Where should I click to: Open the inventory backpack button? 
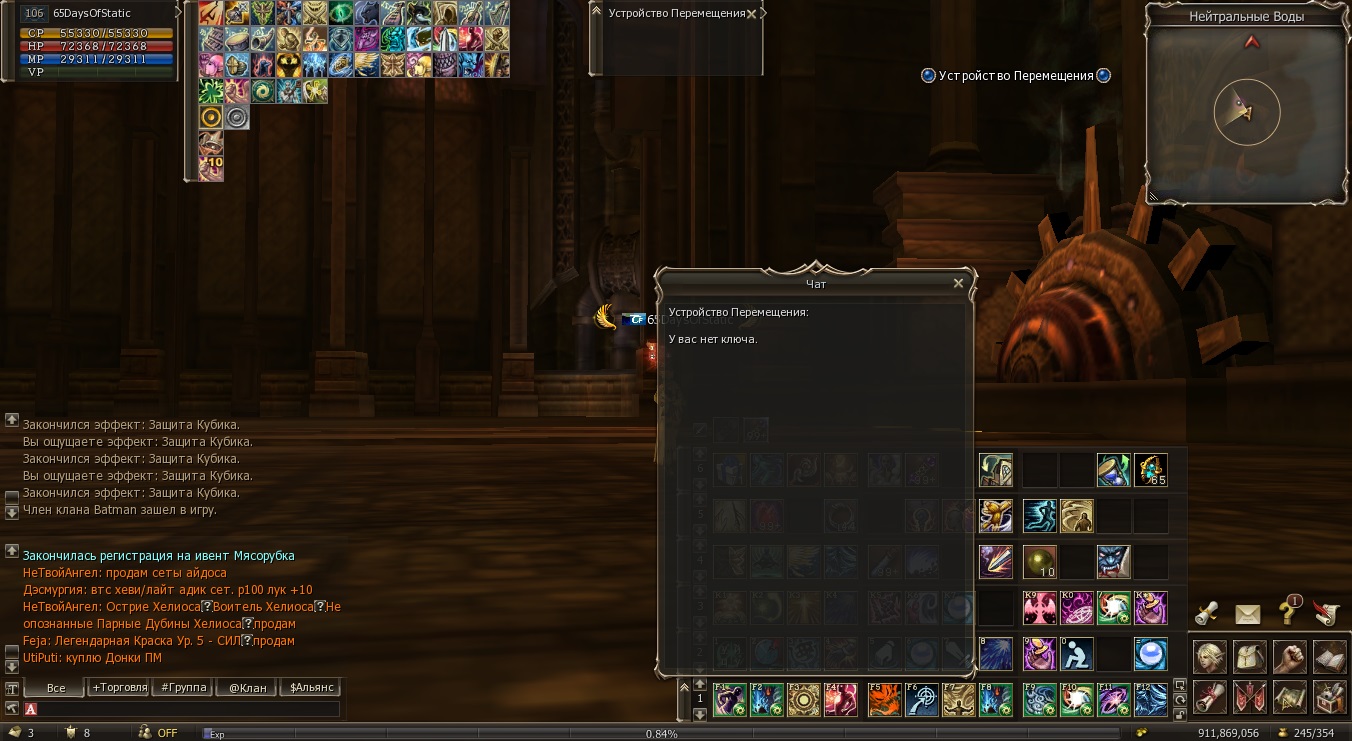pyautogui.click(x=1249, y=656)
